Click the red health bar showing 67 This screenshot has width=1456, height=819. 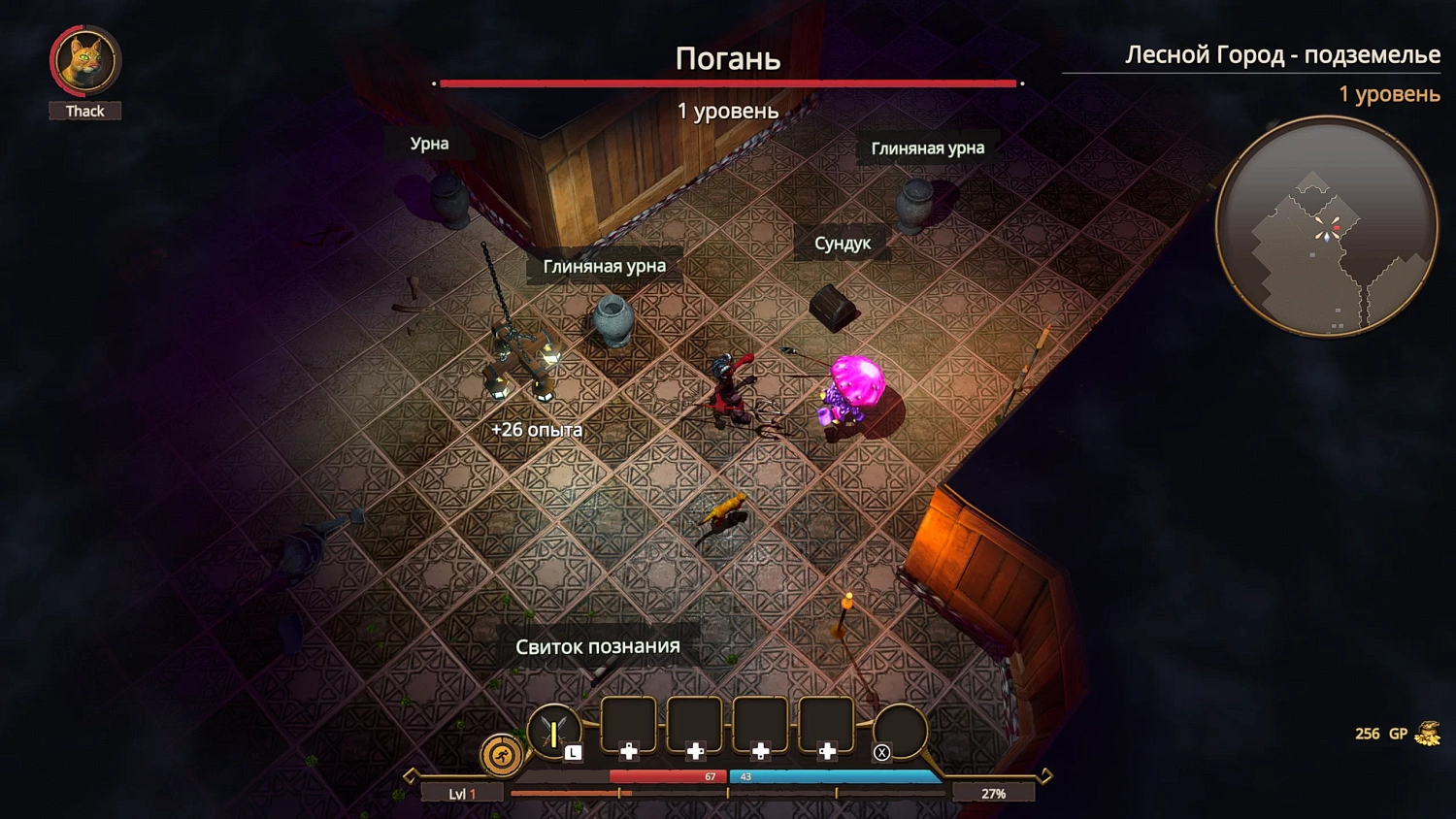pyautogui.click(x=670, y=777)
